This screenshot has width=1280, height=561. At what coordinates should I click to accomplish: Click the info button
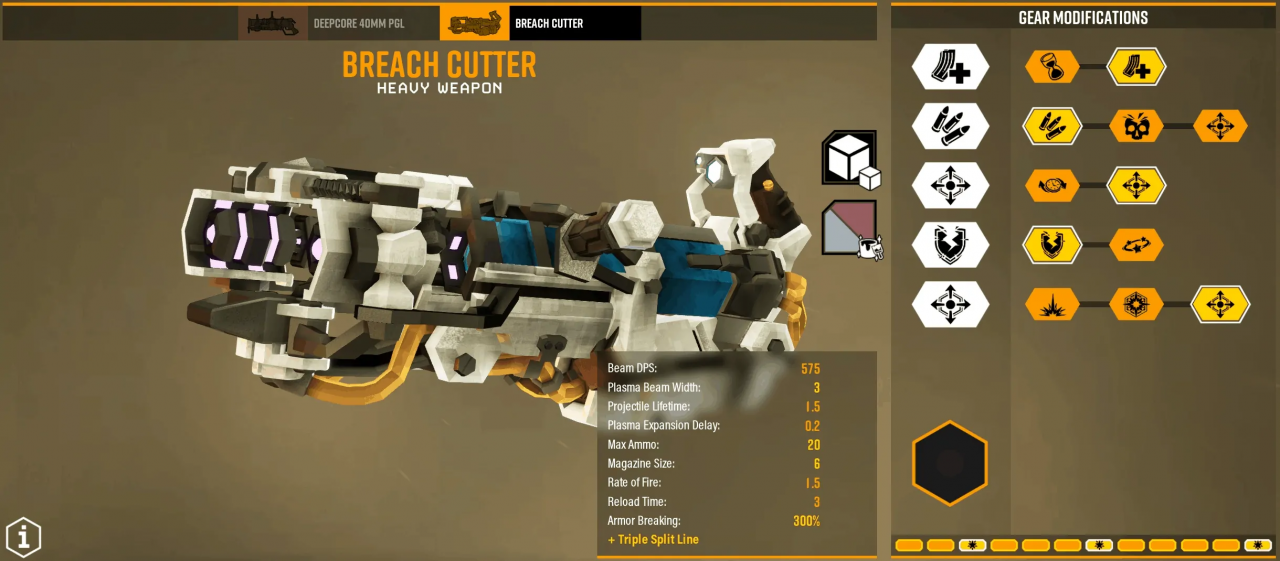(x=24, y=537)
